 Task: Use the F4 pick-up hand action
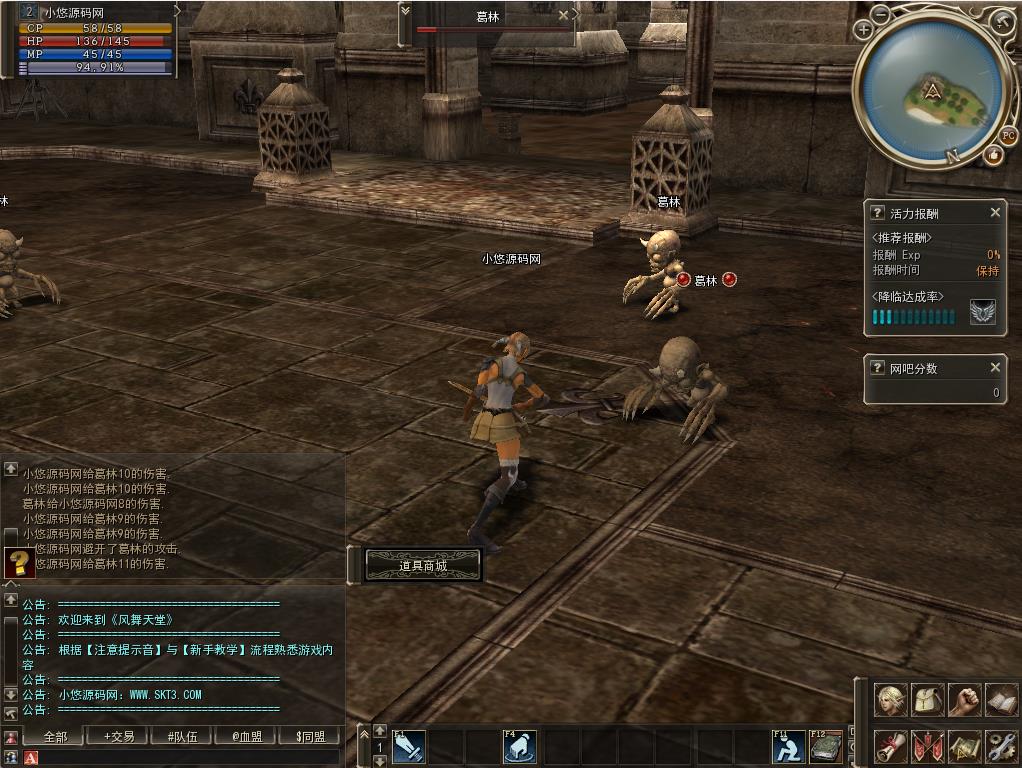pyautogui.click(x=519, y=746)
